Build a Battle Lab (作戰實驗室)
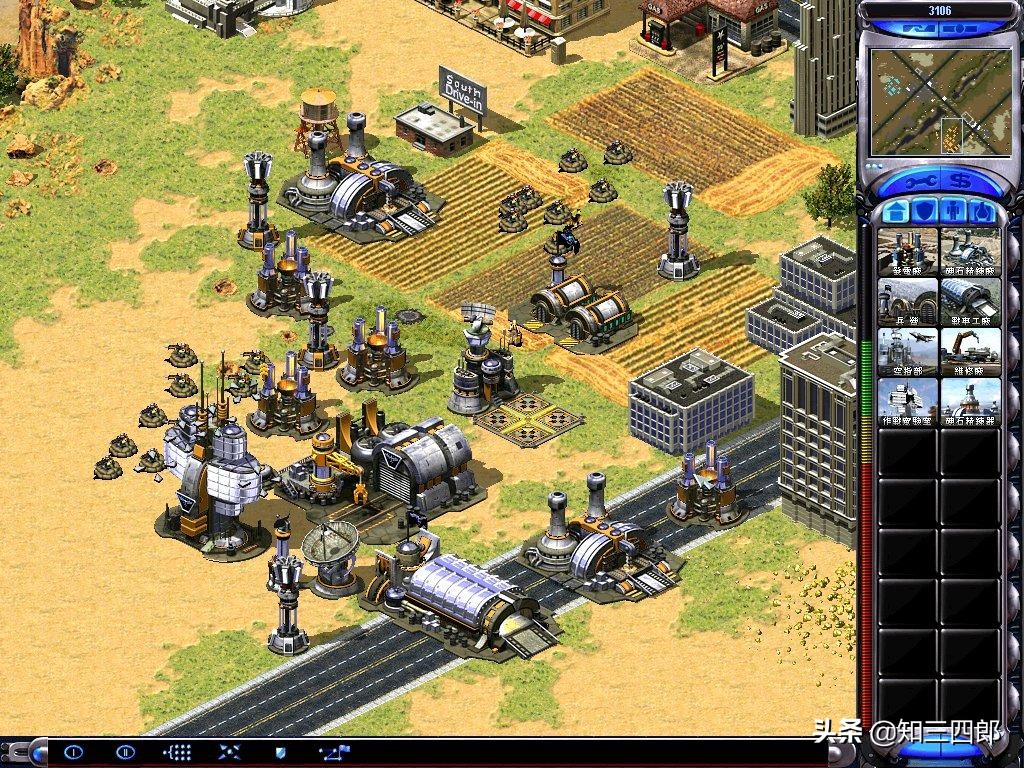Viewport: 1024px width, 768px height. (908, 402)
